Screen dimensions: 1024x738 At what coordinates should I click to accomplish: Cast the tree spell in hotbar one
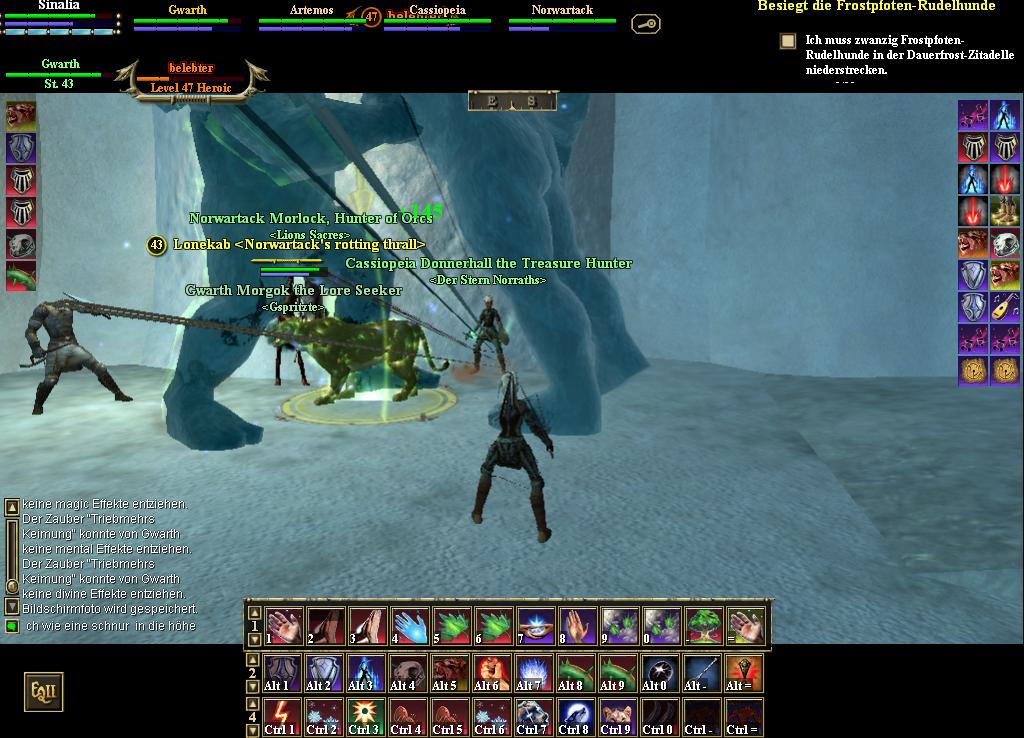tap(704, 625)
